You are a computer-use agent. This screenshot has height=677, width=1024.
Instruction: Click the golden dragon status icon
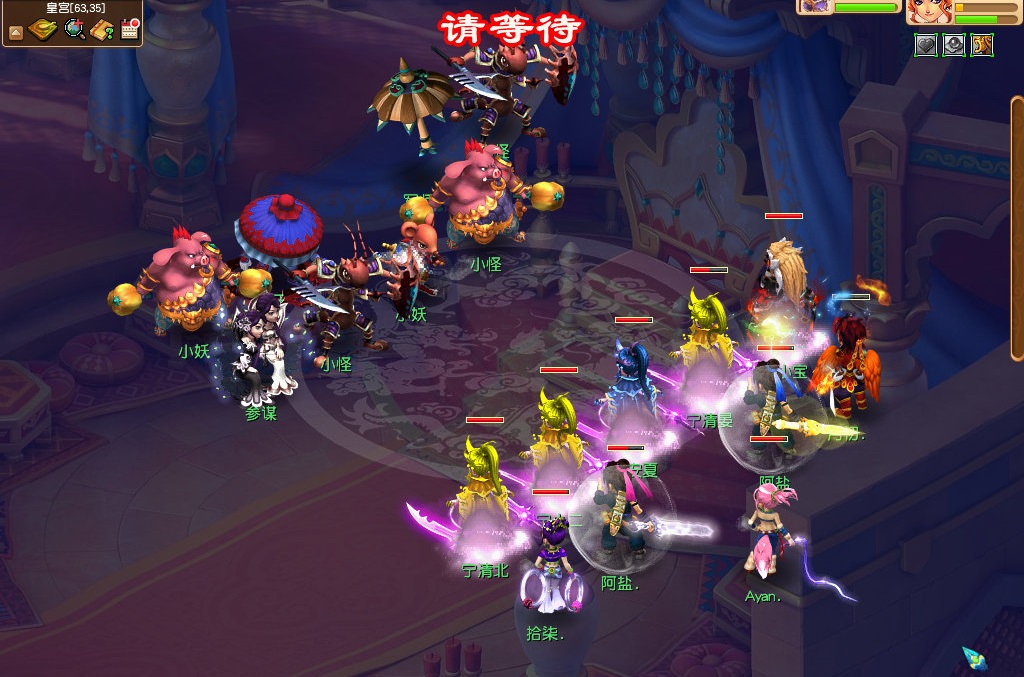click(982, 45)
